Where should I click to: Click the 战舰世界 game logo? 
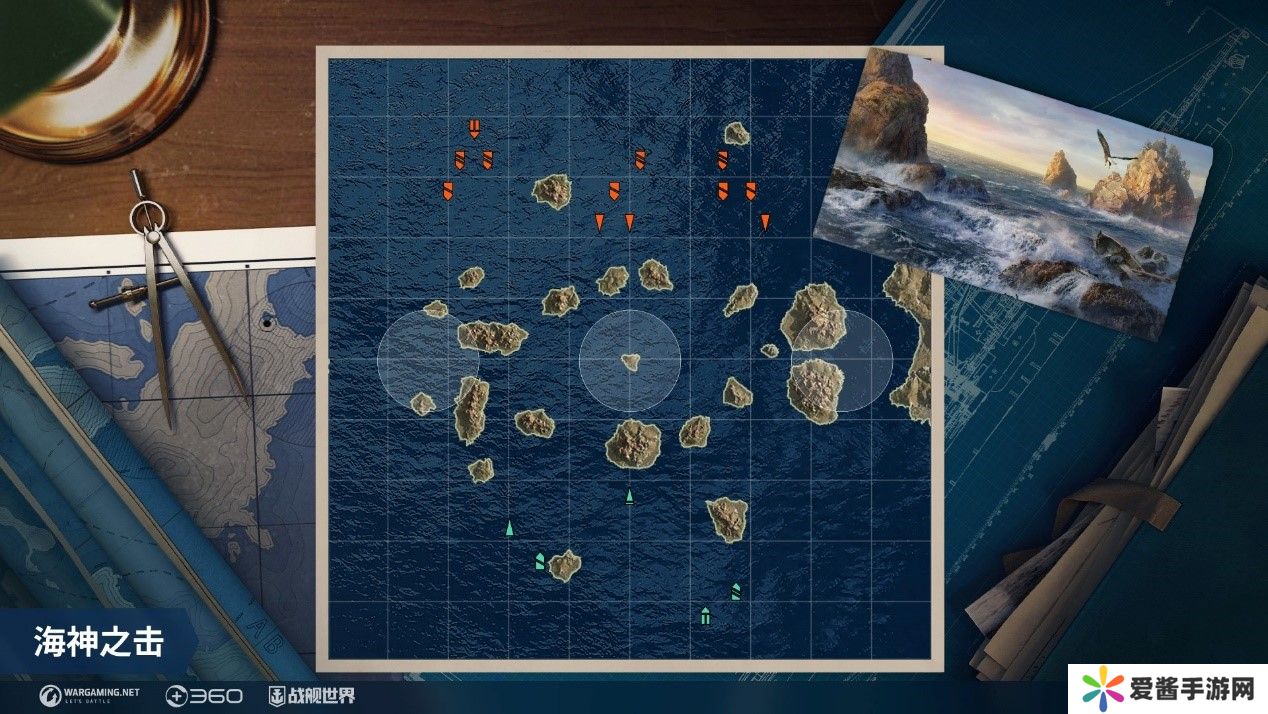pos(311,694)
